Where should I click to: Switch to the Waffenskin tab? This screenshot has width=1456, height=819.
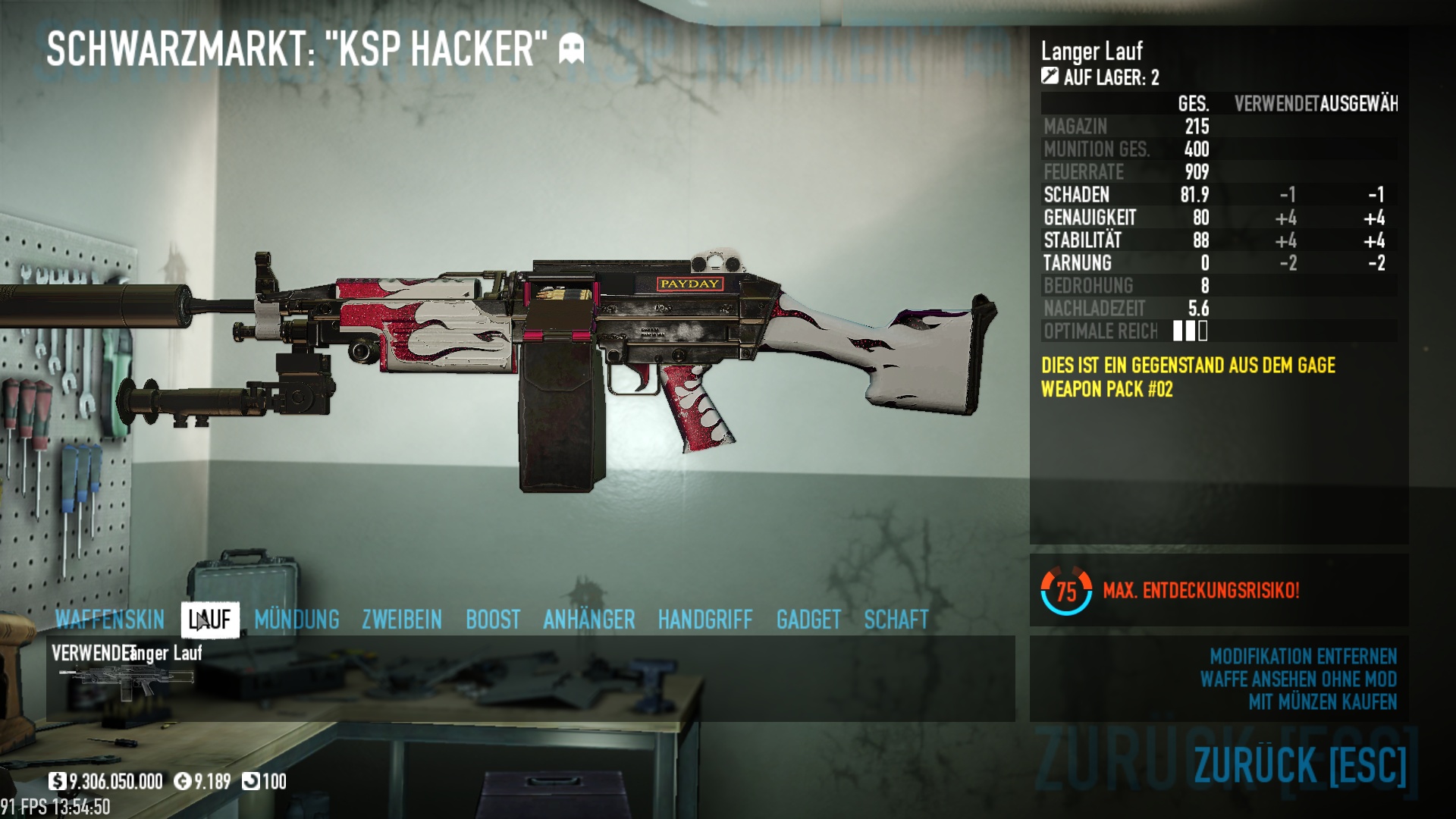click(x=110, y=620)
